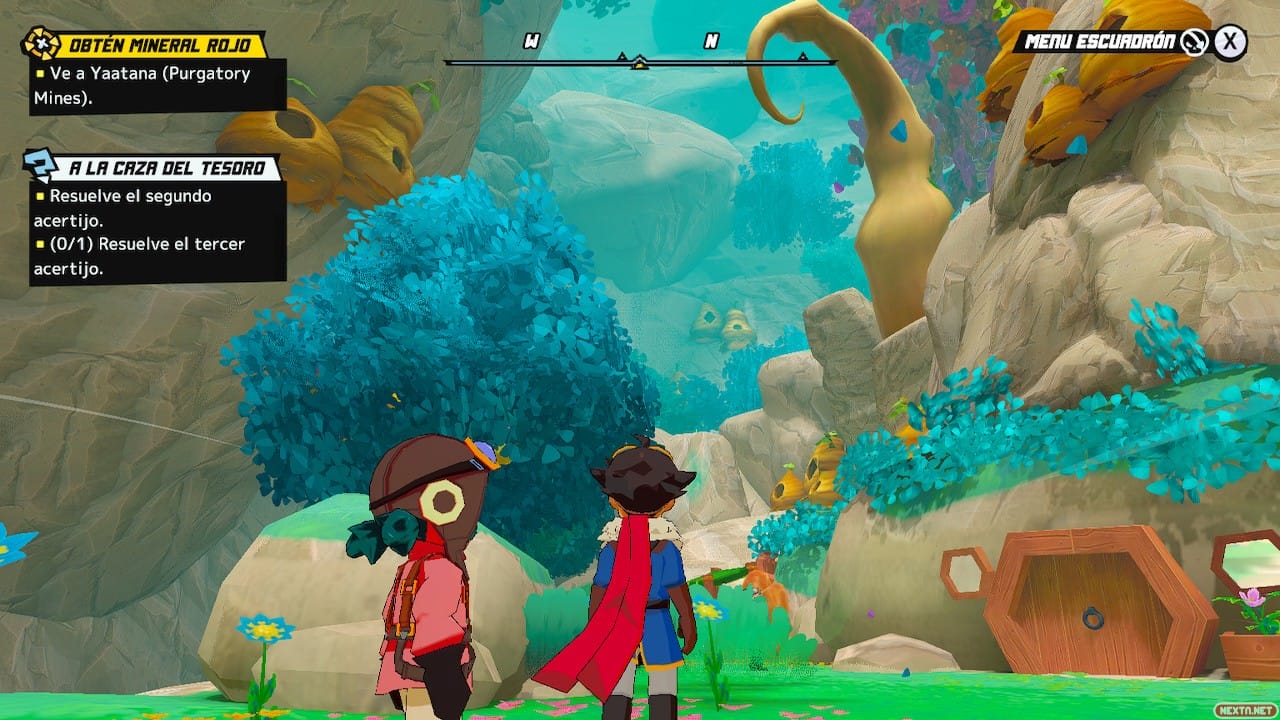The width and height of the screenshot is (1280, 720).
Task: Open the Menu Escuadrón label
Action: click(x=1100, y=42)
